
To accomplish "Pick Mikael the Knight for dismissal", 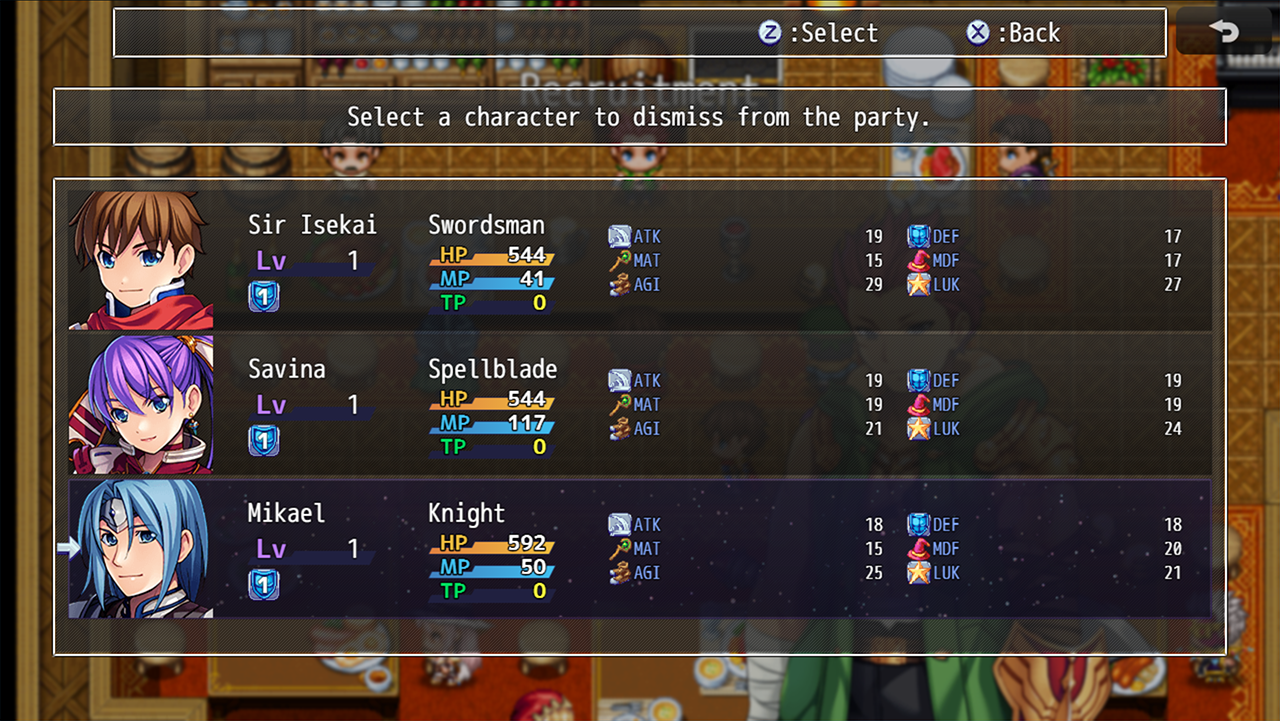I will 639,548.
